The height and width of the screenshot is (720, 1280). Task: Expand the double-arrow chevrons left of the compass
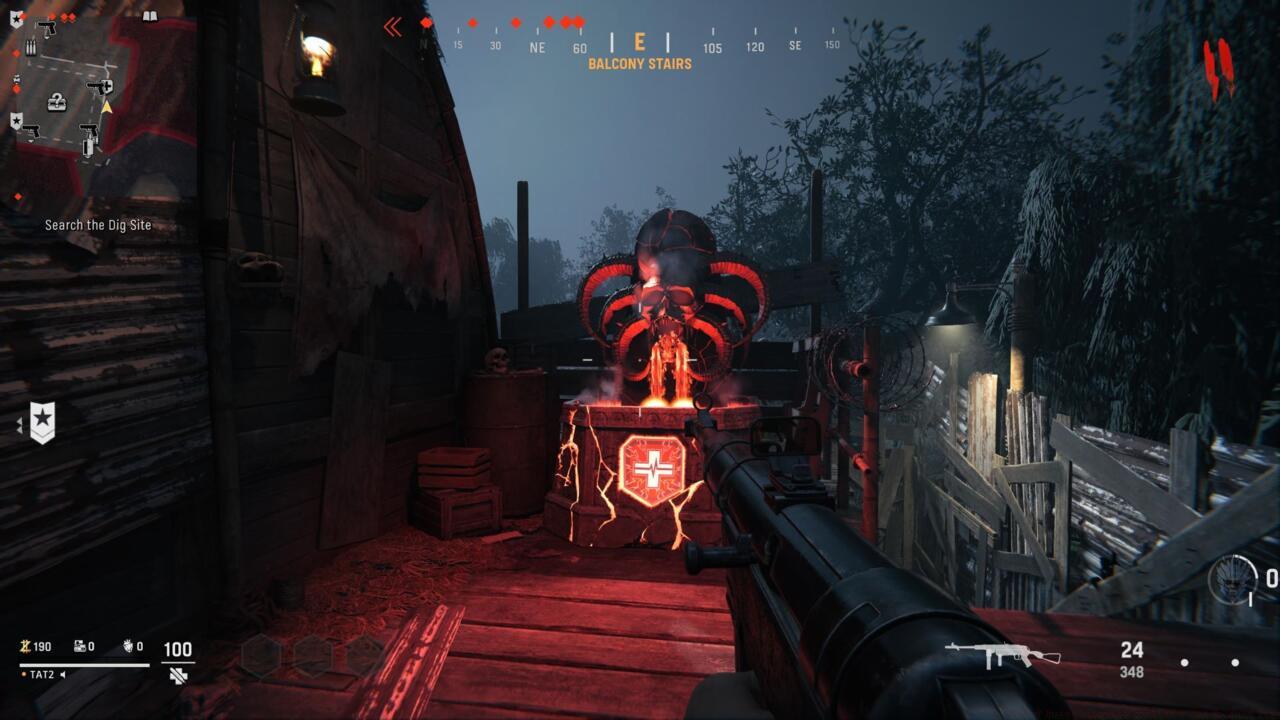[x=391, y=27]
